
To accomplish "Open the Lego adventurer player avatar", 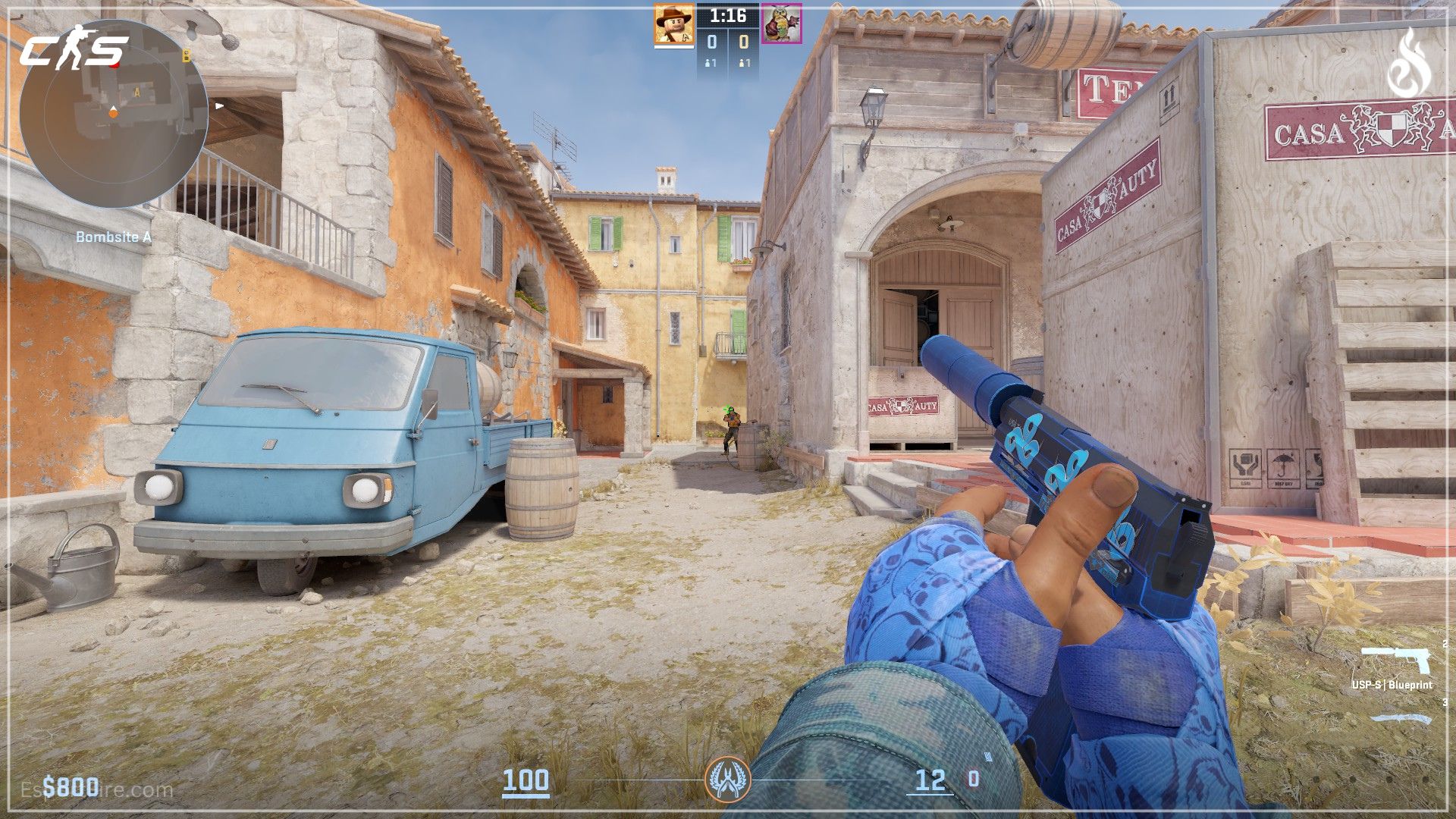I will coord(674,23).
